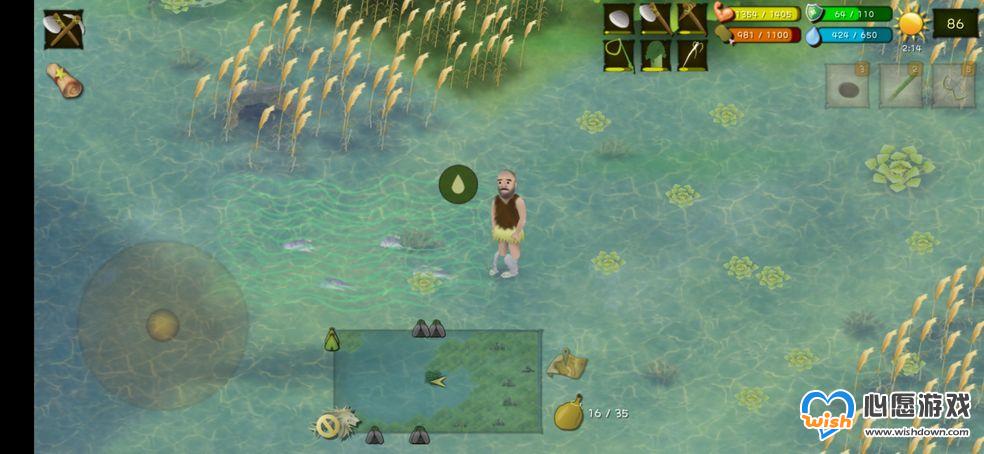The image size is (984, 454).
Task: Select the rope sling equipment slot
Action: pos(619,55)
